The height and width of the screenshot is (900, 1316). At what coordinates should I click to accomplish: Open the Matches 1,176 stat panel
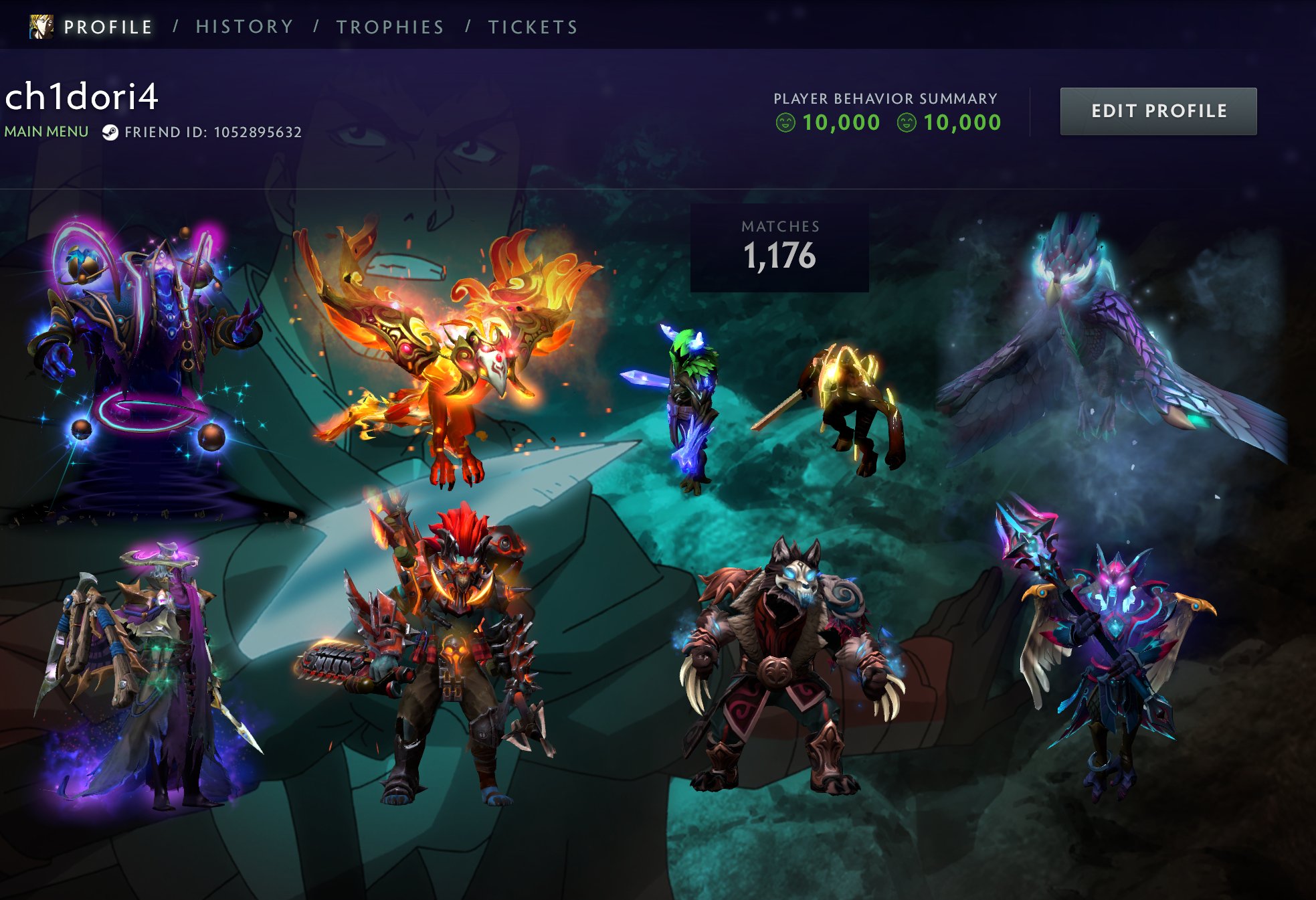pyautogui.click(x=779, y=248)
